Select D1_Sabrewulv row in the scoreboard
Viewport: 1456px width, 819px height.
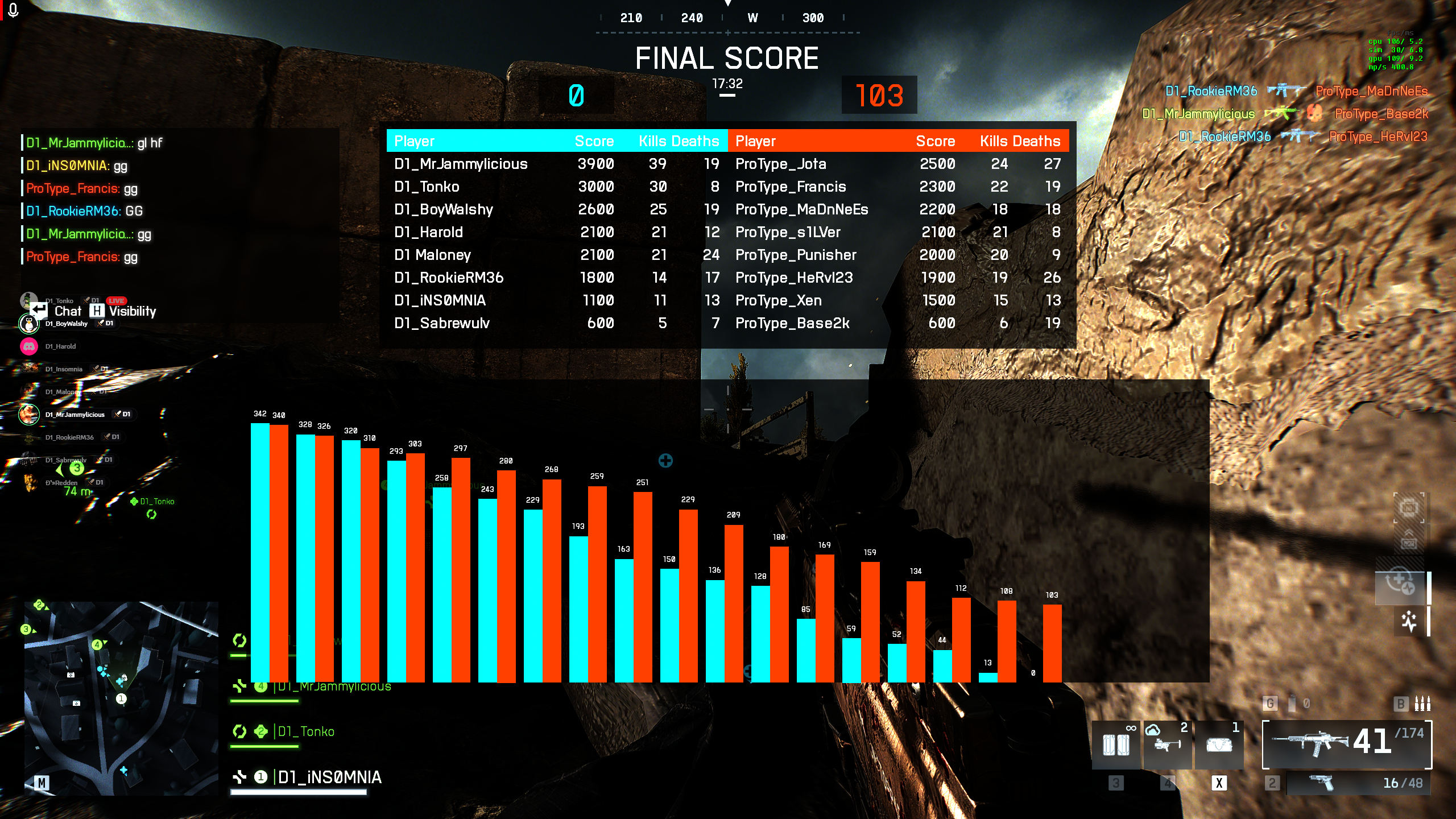tap(441, 323)
